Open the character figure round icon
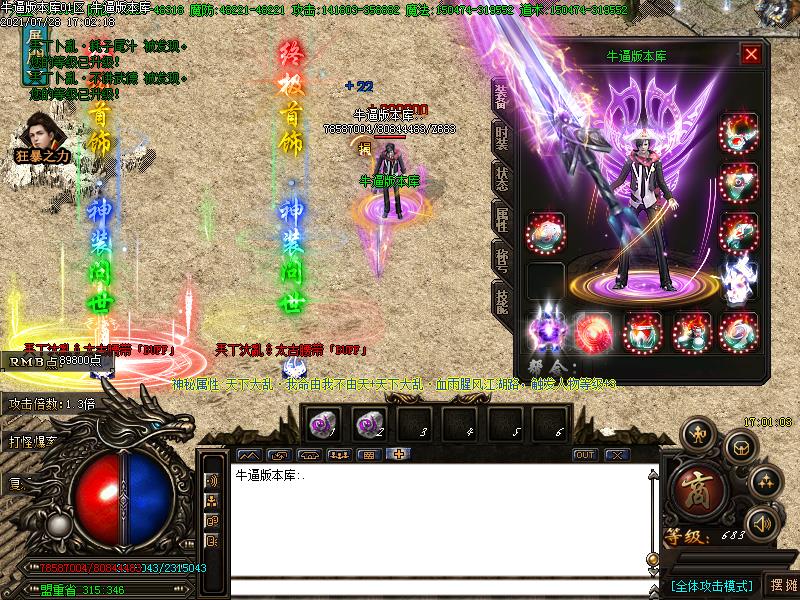800x600 pixels. [698, 435]
